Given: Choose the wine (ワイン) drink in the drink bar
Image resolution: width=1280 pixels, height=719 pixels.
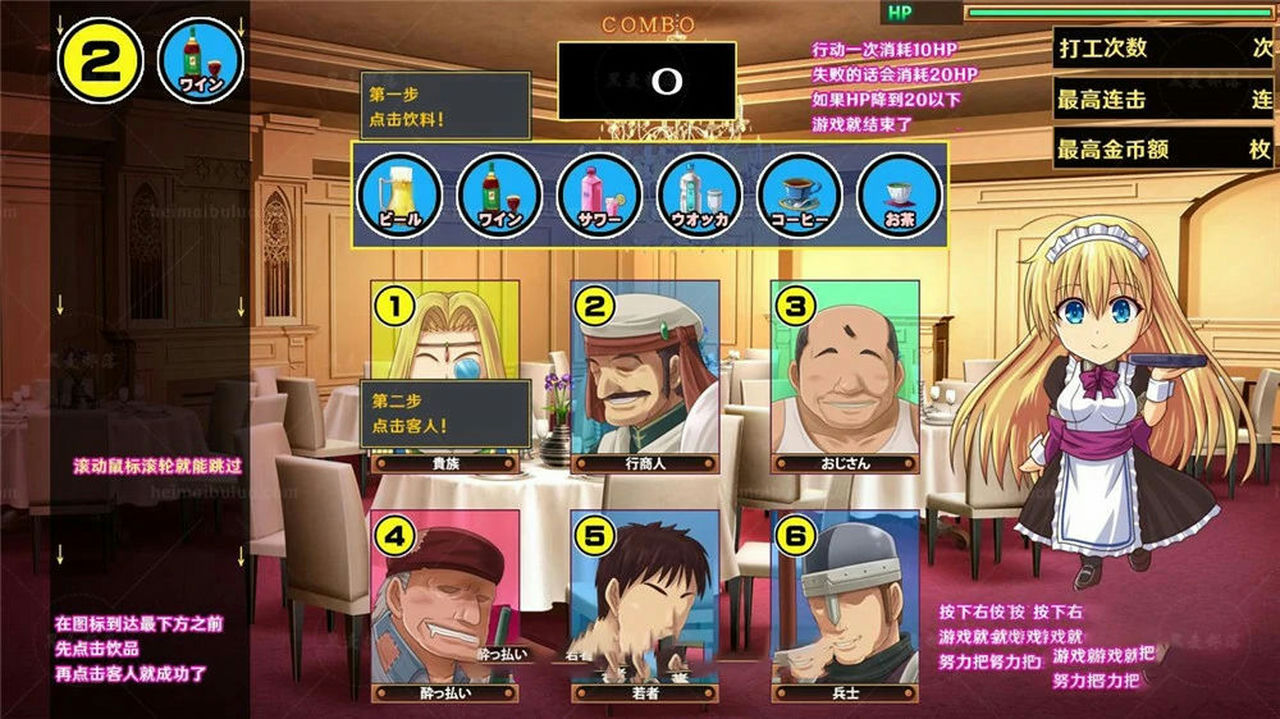Looking at the screenshot, I should click(x=499, y=195).
